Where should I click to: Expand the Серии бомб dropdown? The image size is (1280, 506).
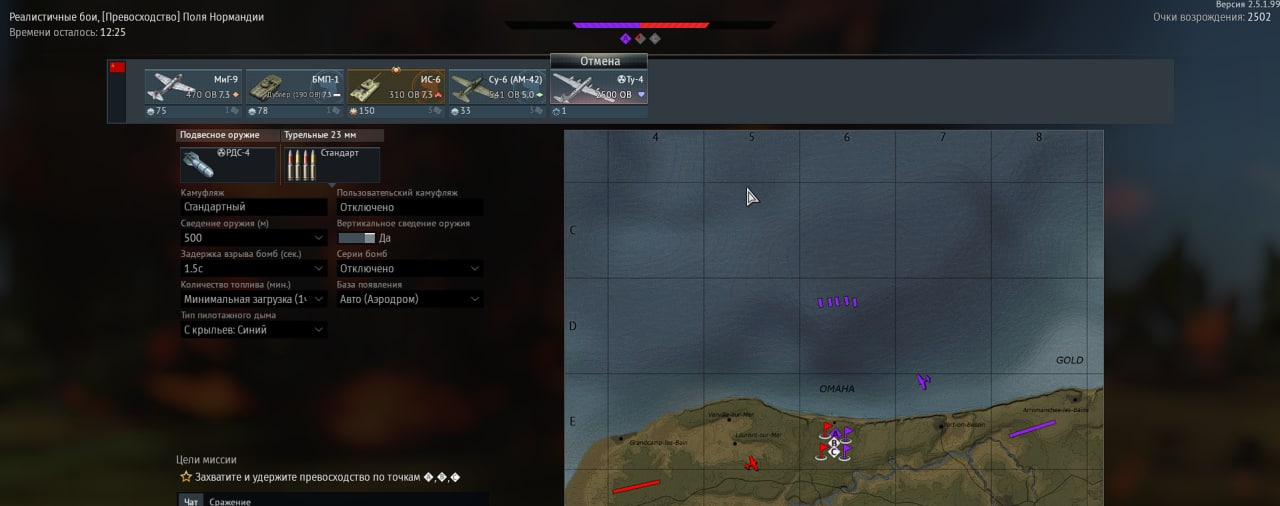[409, 268]
